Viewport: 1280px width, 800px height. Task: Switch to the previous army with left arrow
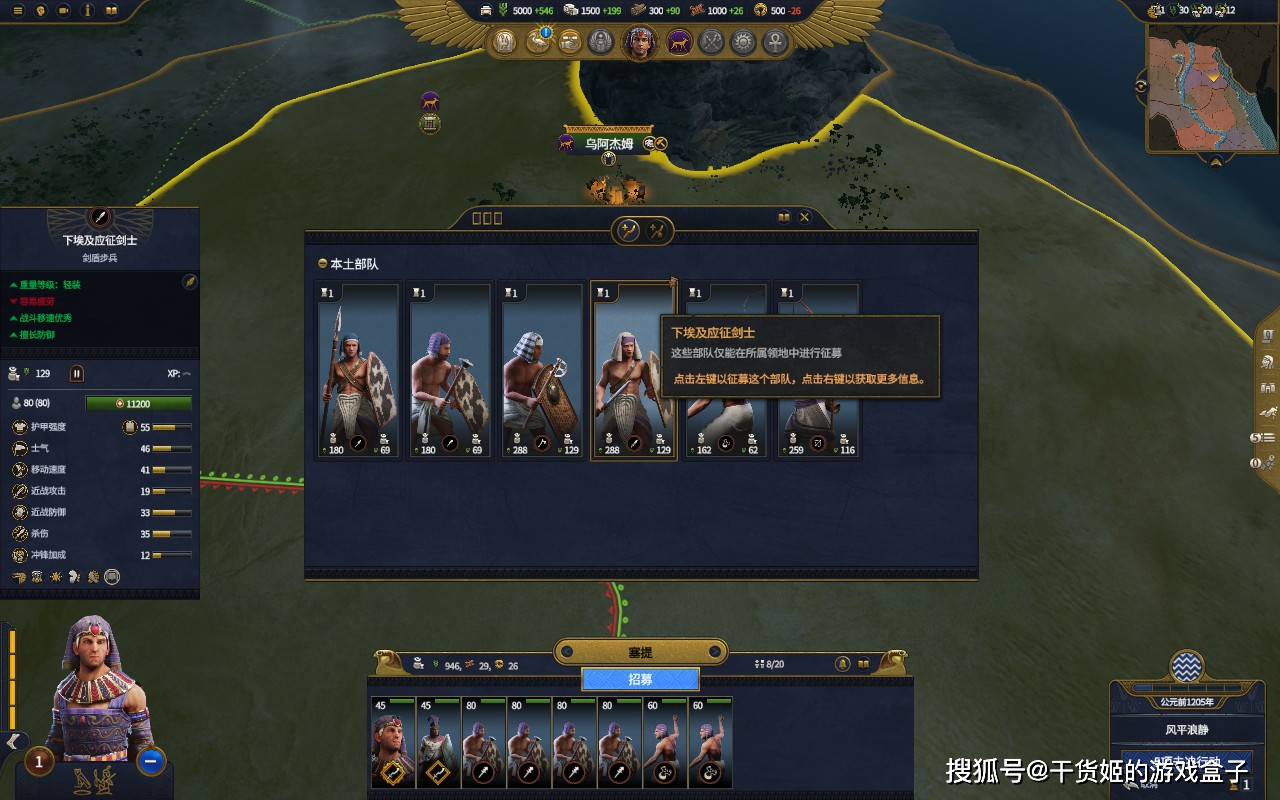click(x=568, y=653)
